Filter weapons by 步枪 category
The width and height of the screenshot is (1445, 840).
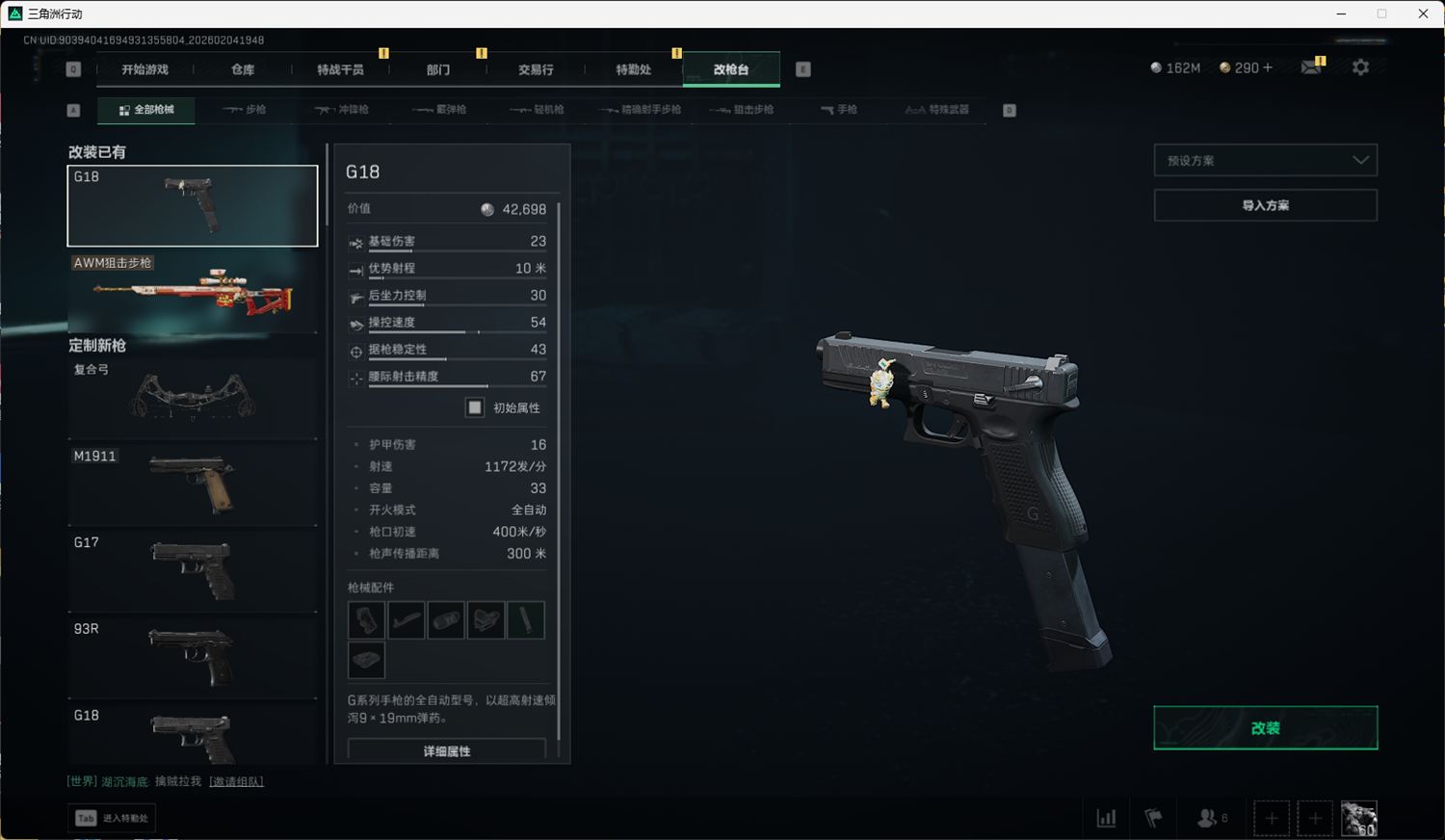coord(245,110)
